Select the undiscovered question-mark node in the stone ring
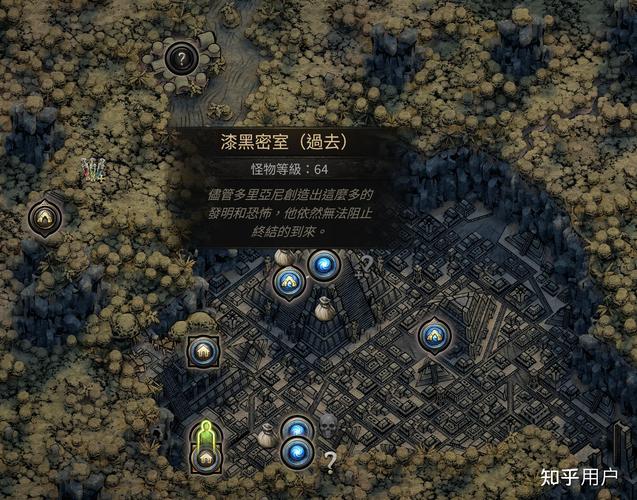Viewport: 637px width, 500px height. click(181, 59)
